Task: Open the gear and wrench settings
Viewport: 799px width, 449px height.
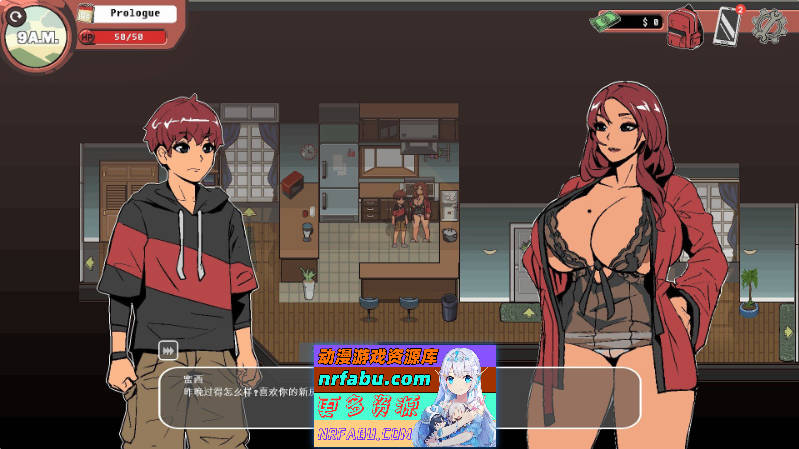Action: [x=769, y=24]
